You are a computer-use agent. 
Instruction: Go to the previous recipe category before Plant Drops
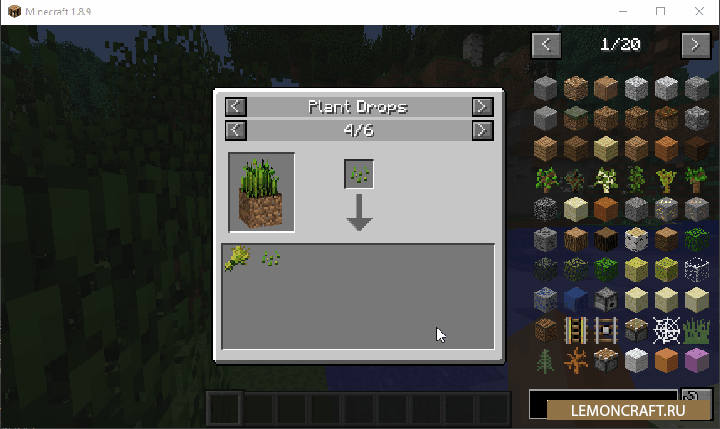click(235, 106)
